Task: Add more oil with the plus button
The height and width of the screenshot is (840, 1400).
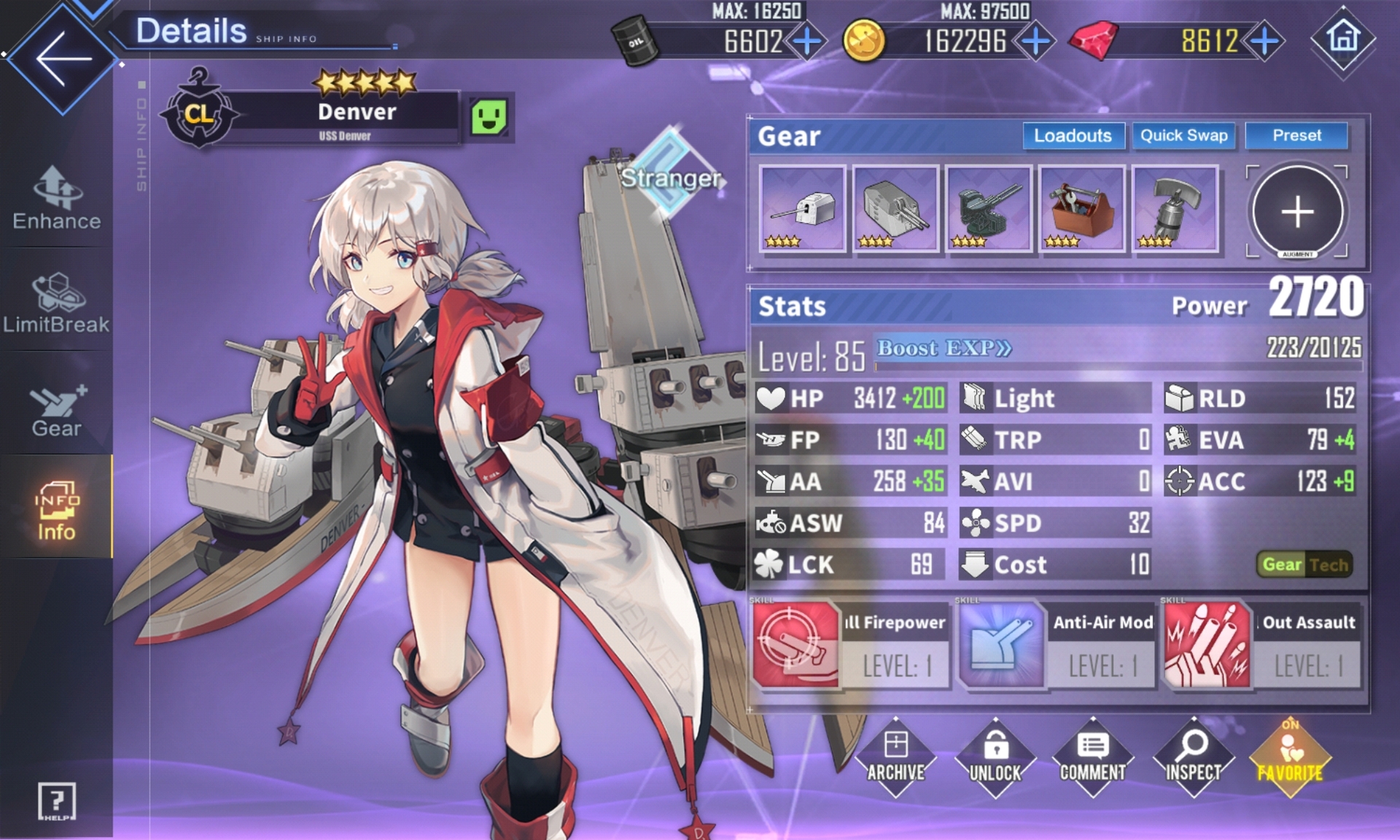Action: tap(806, 41)
